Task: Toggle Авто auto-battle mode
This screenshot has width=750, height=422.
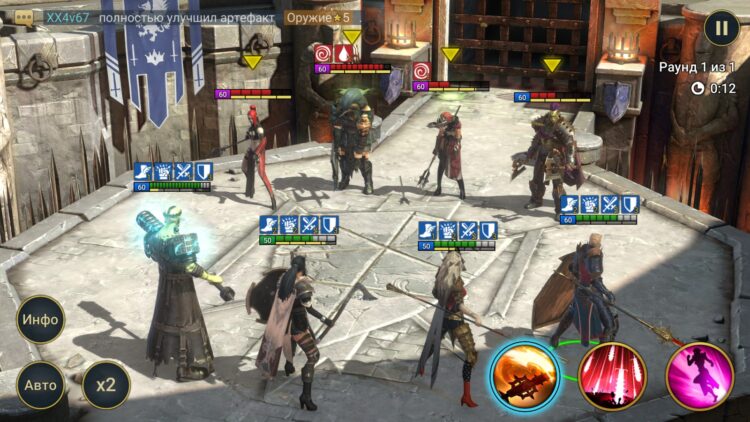Action: 41,385
